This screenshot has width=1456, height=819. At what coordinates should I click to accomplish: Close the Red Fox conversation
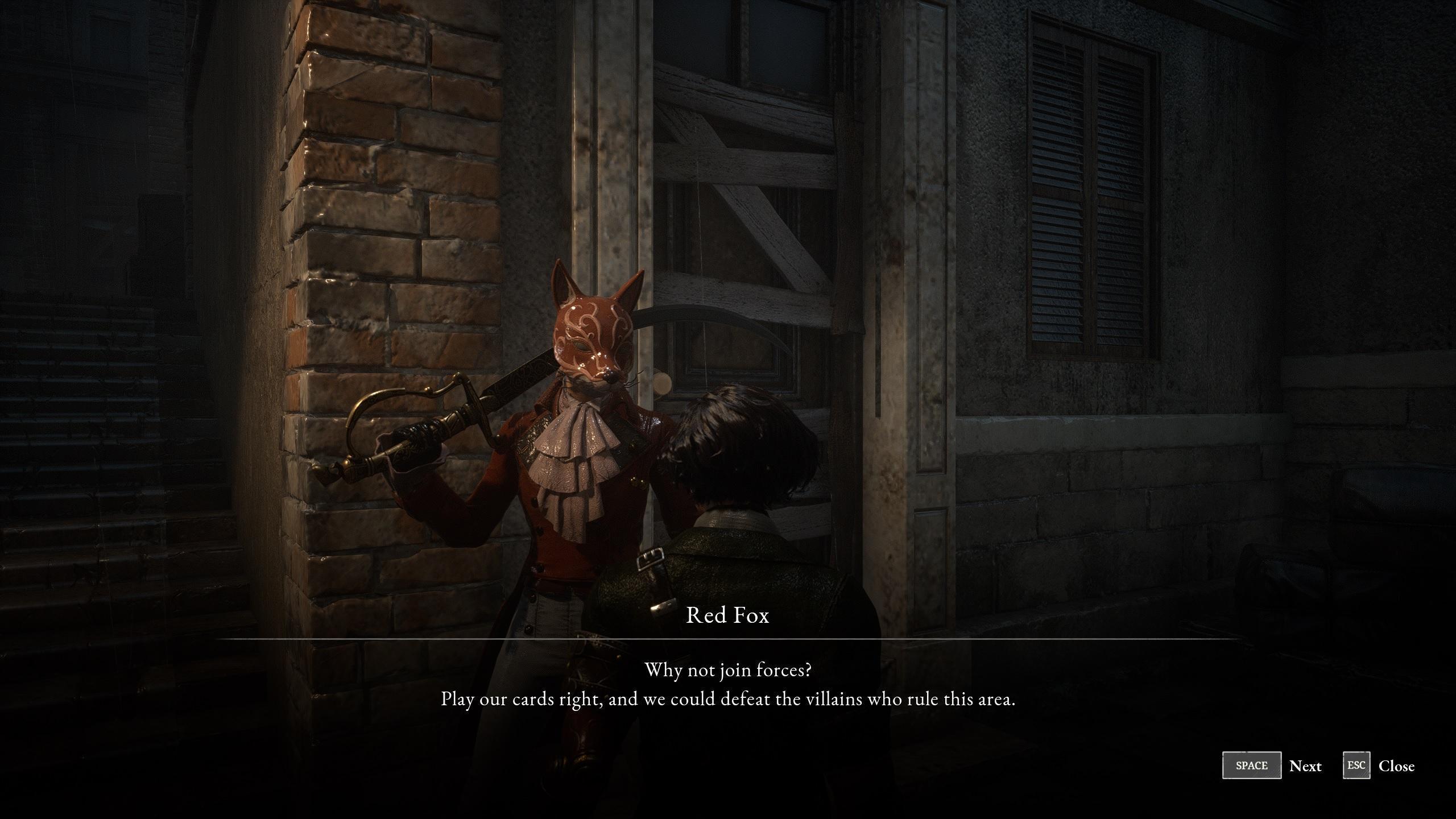tap(1396, 766)
